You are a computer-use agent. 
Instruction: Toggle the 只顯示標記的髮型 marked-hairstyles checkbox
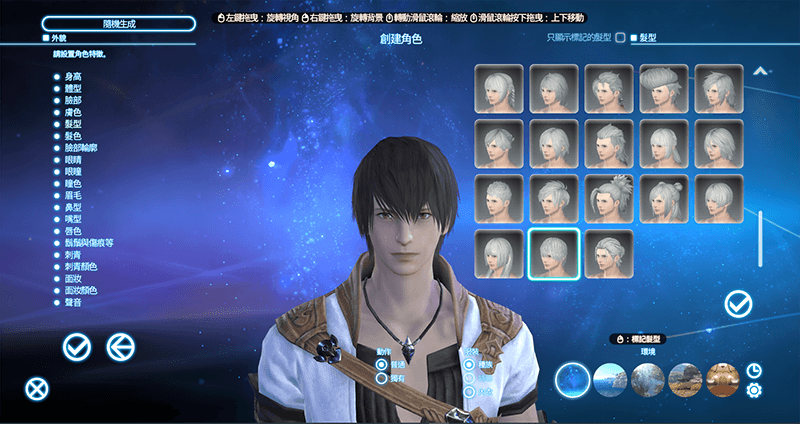(x=620, y=38)
